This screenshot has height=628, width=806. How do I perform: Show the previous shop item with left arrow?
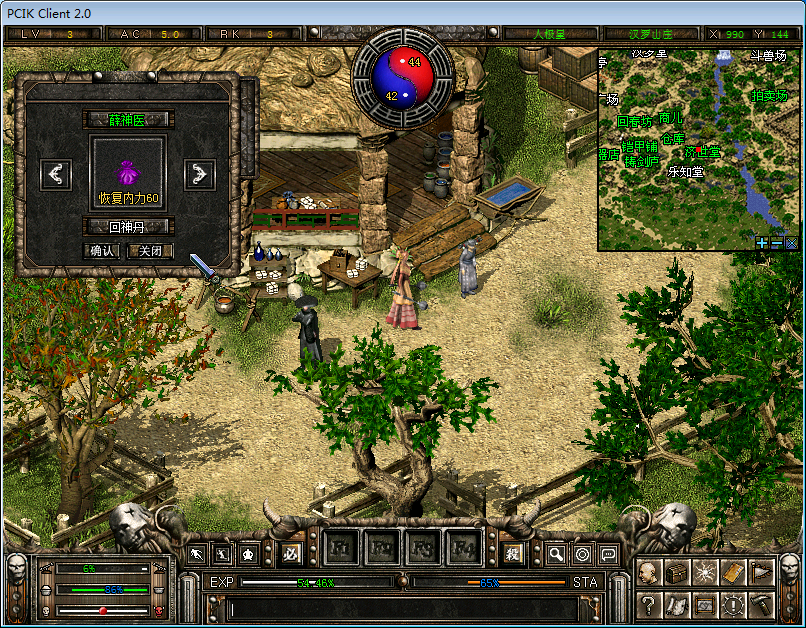[57, 174]
